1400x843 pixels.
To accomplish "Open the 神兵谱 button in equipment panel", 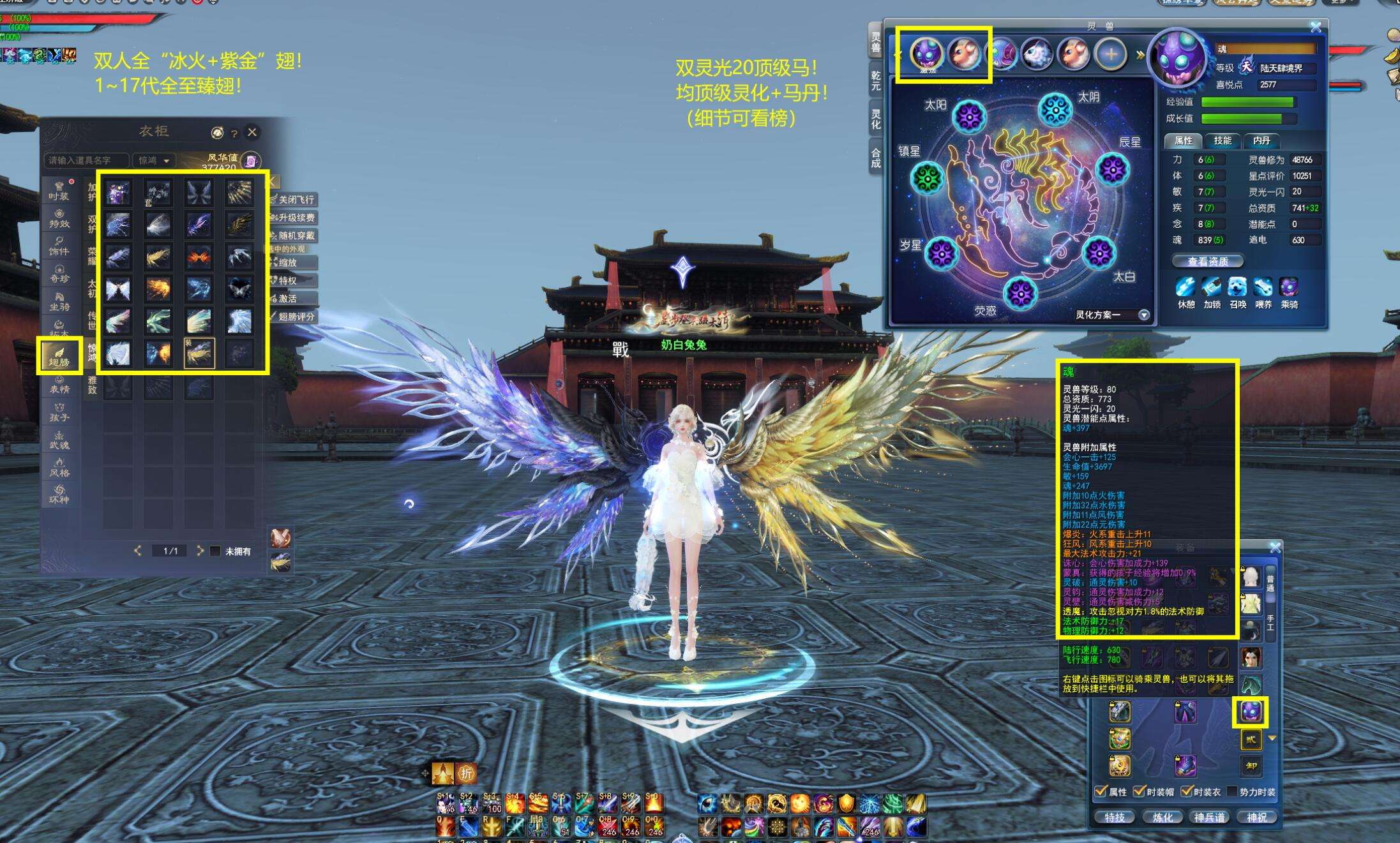I will click(1209, 817).
